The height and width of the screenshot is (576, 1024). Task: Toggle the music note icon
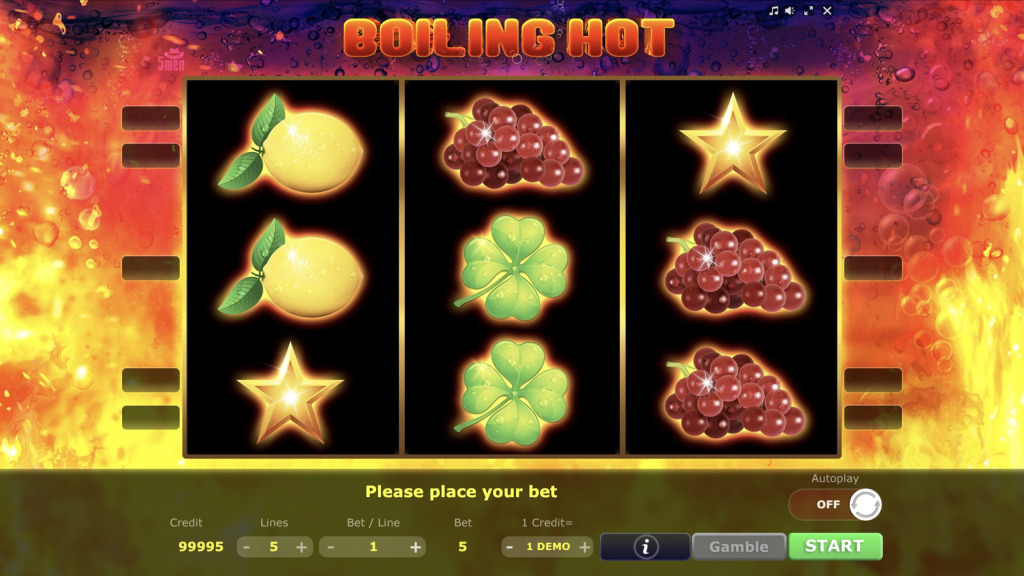tap(773, 10)
